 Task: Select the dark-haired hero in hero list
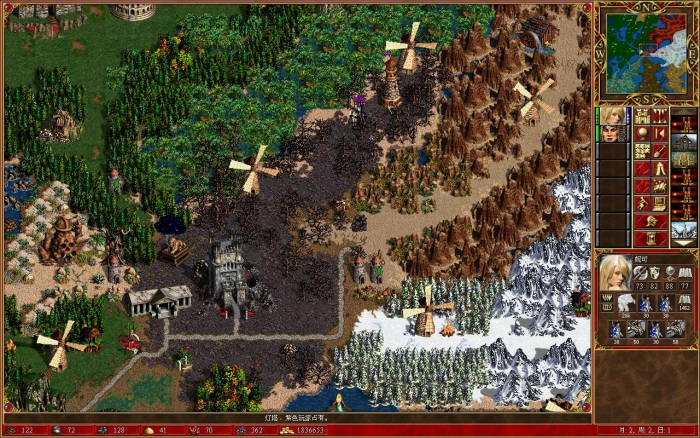point(611,133)
